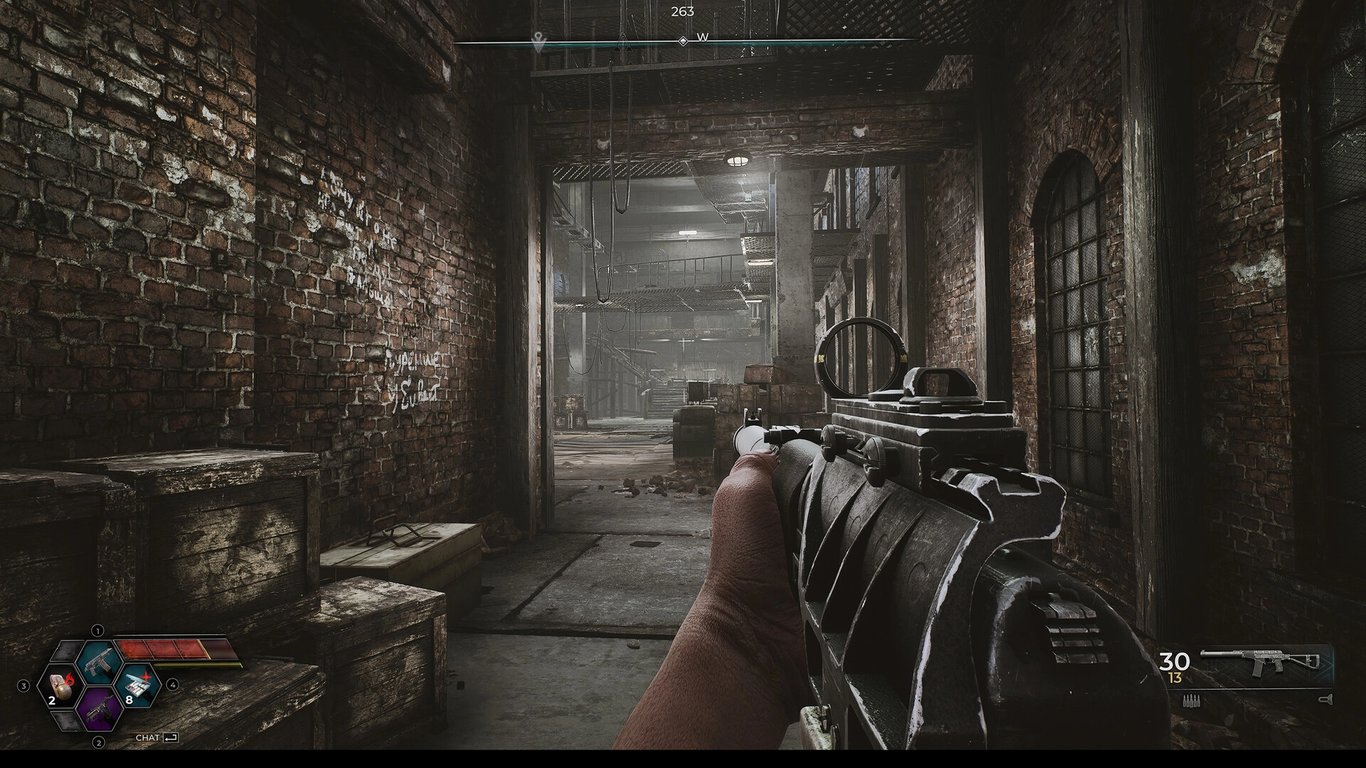Select the throwing spikes item with count 8
Image resolution: width=1366 pixels, height=768 pixels.
136,686
